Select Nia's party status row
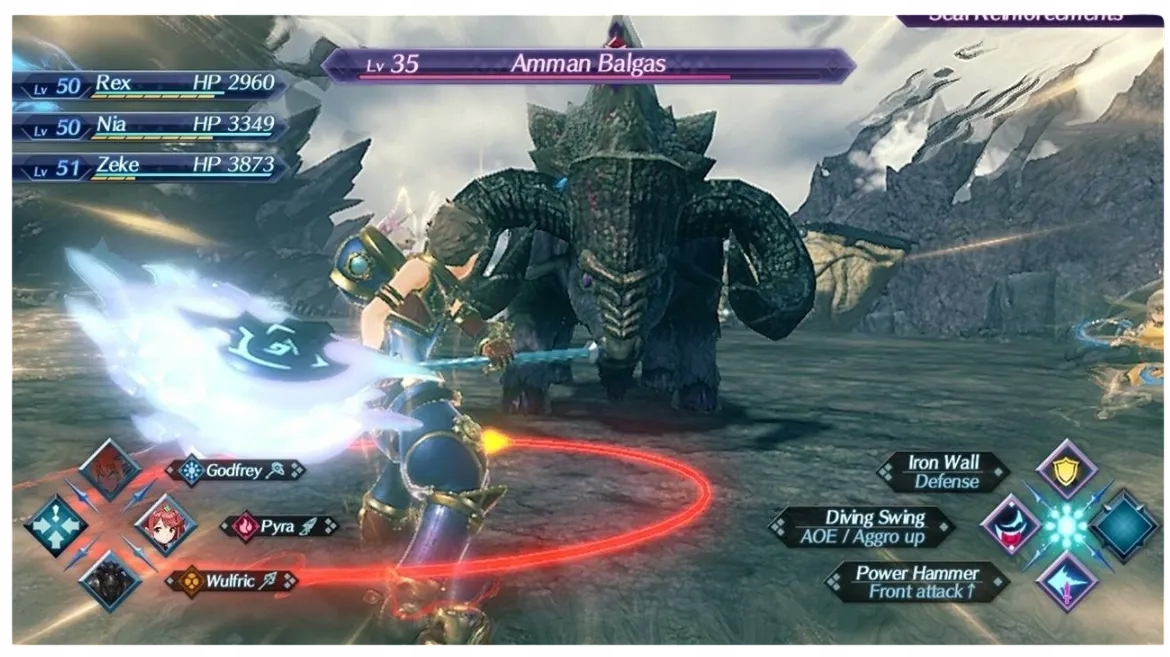The width and height of the screenshot is (1170, 657). (x=150, y=126)
